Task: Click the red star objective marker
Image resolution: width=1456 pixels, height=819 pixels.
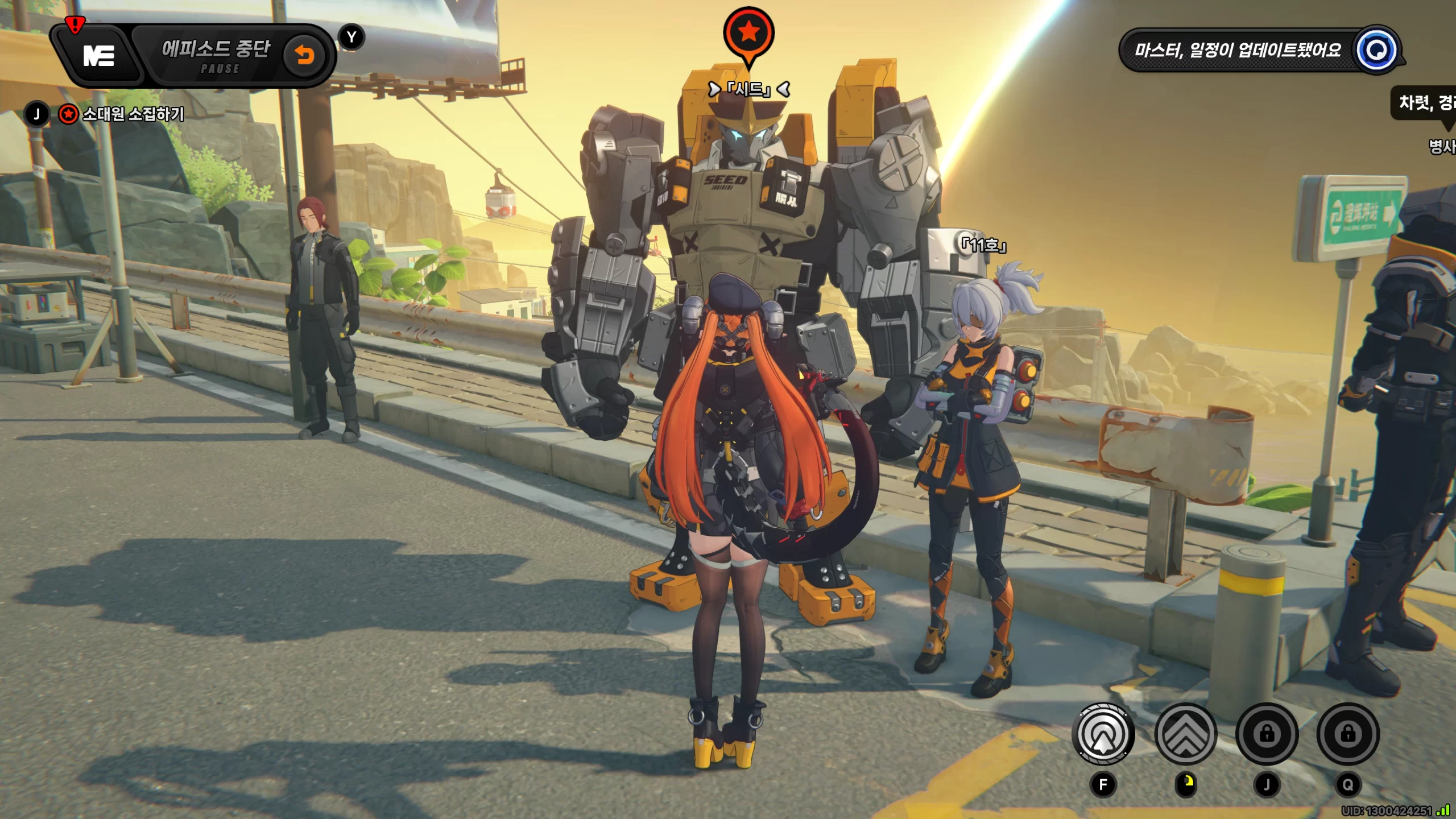Action: [748, 33]
